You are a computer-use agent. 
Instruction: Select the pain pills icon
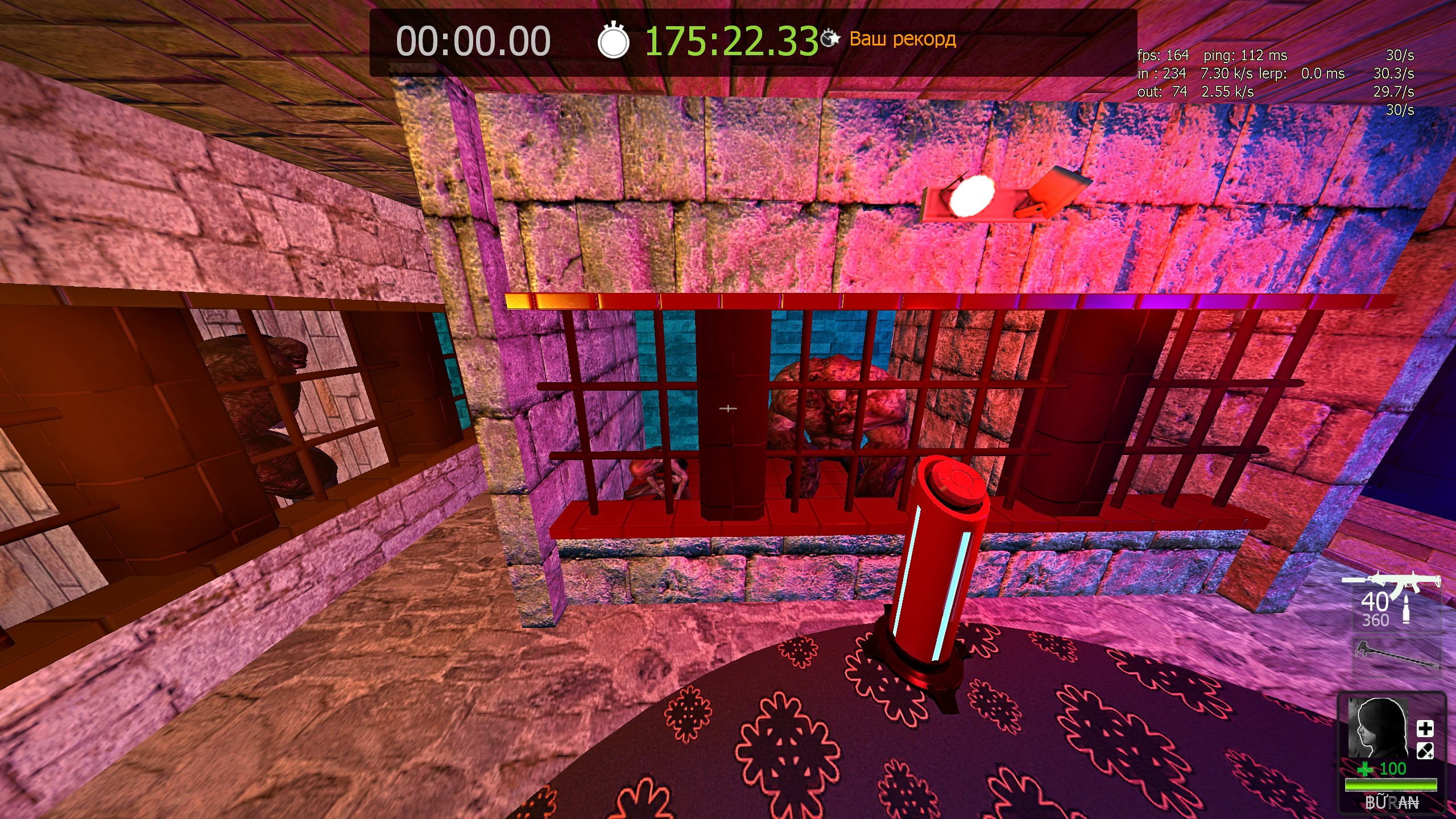point(1425,751)
